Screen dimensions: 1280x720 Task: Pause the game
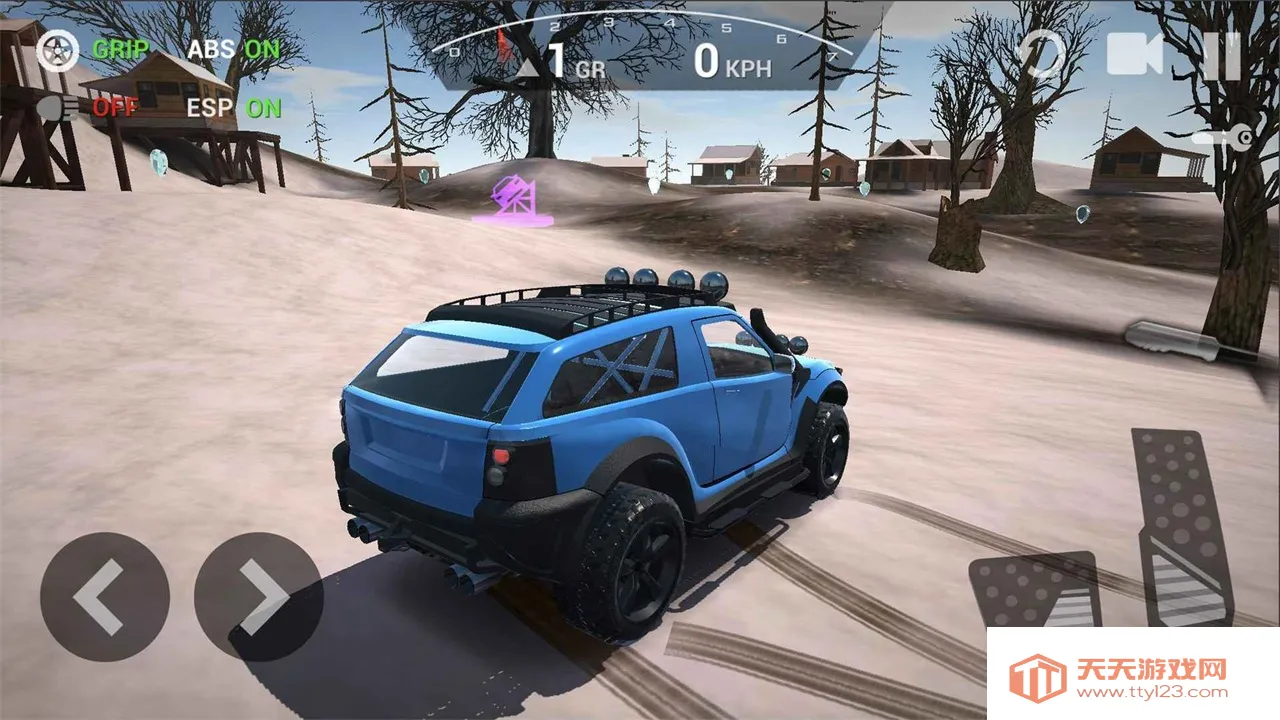1221,55
